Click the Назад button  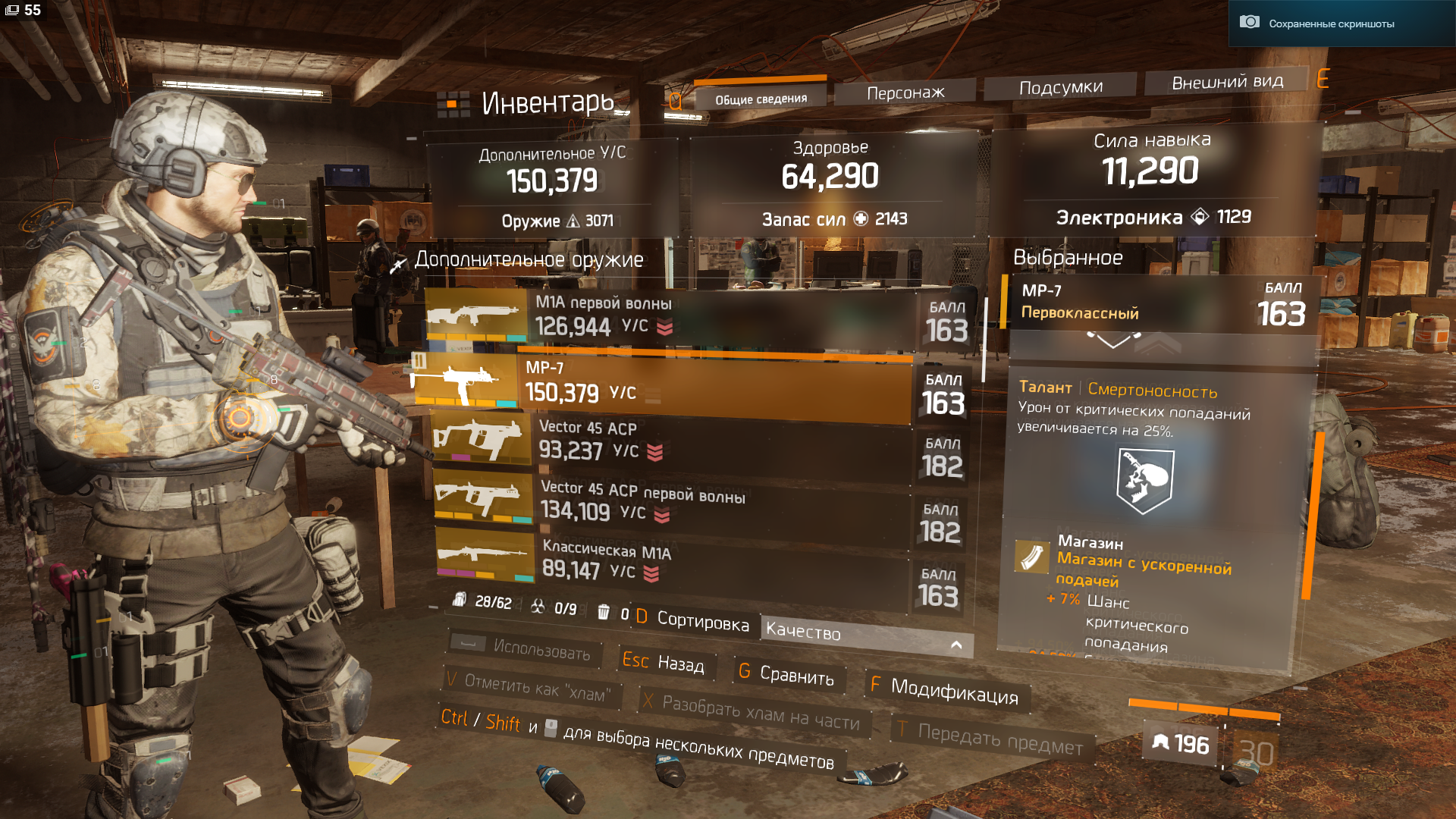click(665, 663)
